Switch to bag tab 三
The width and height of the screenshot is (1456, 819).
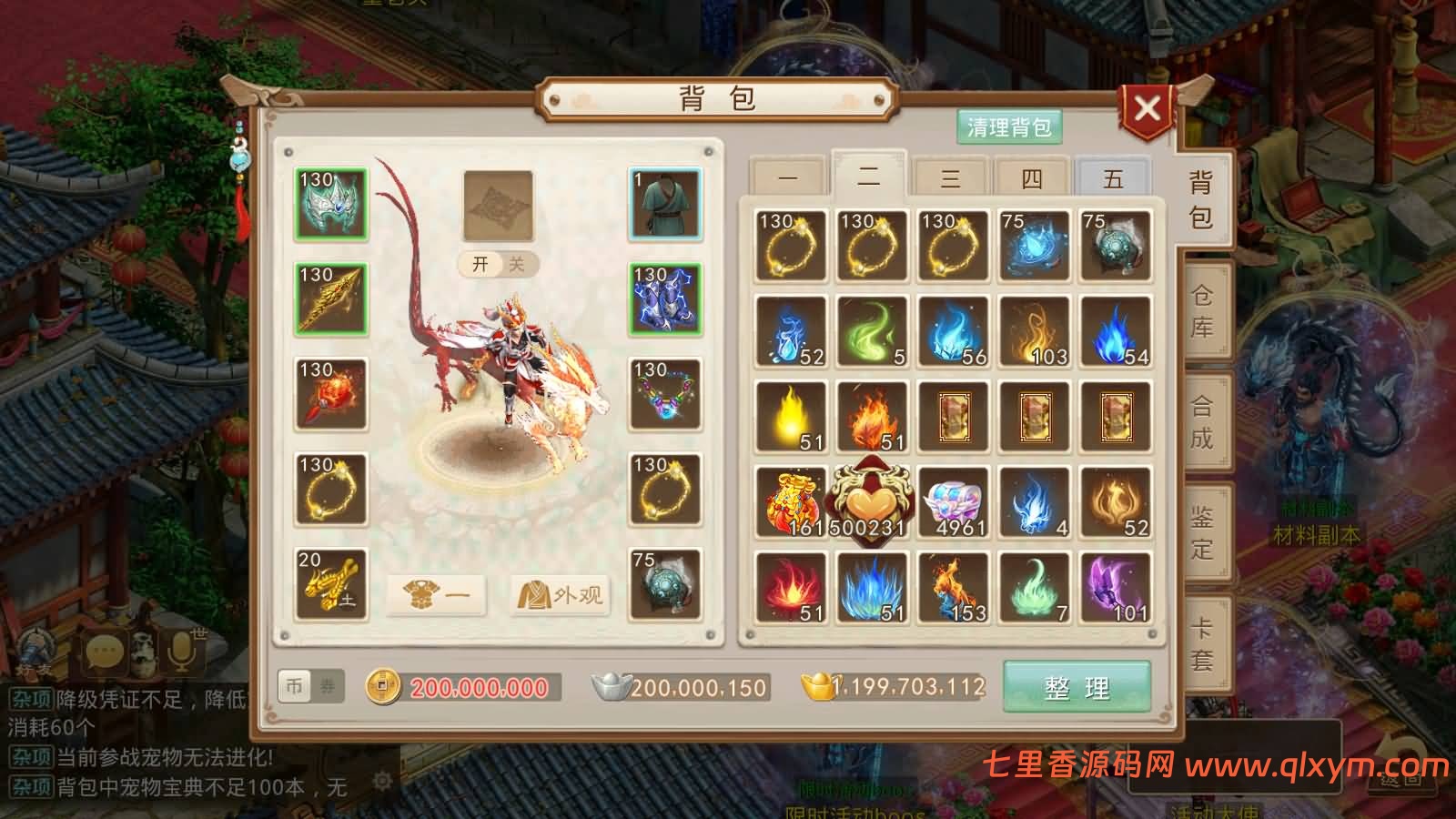(951, 177)
